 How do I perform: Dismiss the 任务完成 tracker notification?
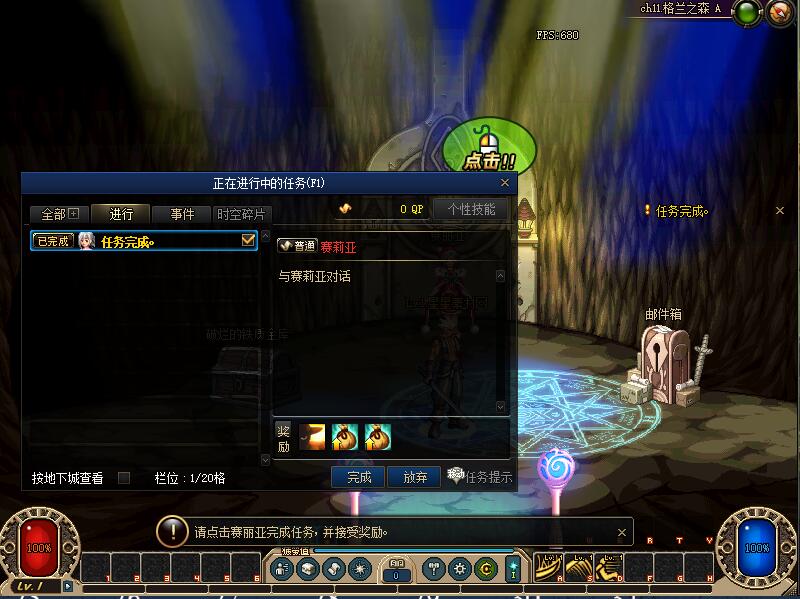pyautogui.click(x=780, y=211)
